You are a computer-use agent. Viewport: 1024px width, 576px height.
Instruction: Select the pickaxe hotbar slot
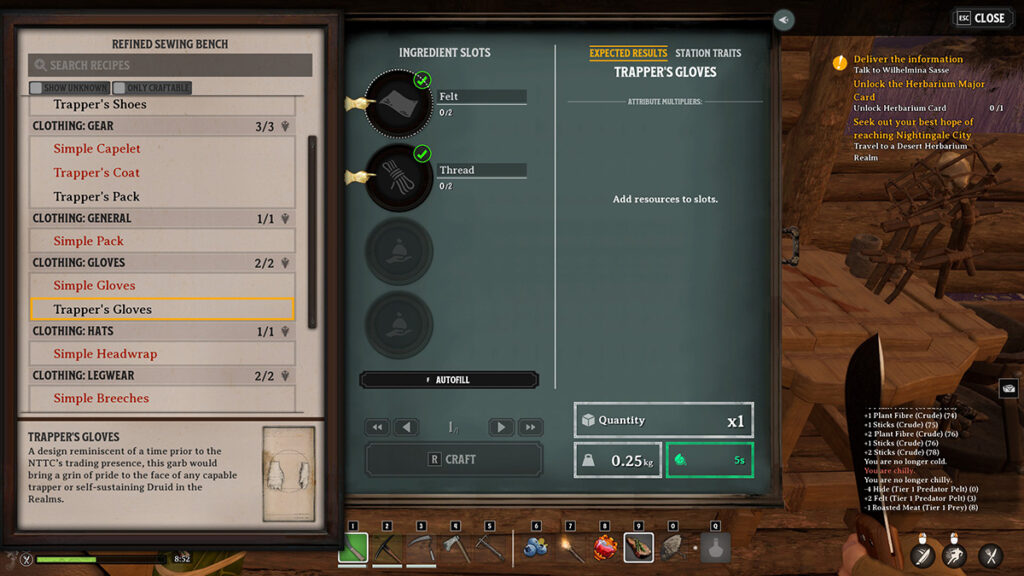[387, 547]
